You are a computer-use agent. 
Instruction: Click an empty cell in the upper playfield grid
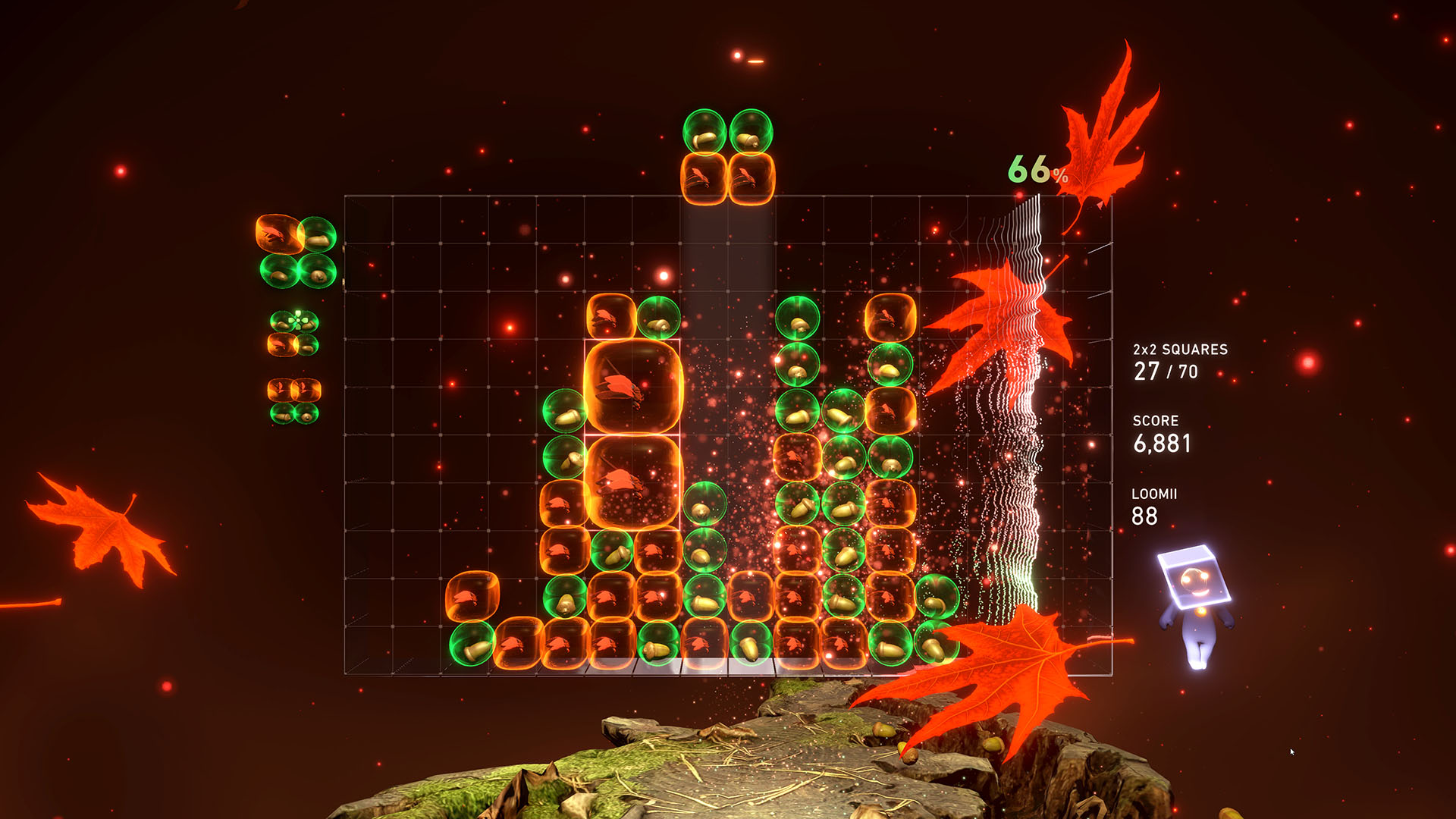click(x=455, y=243)
